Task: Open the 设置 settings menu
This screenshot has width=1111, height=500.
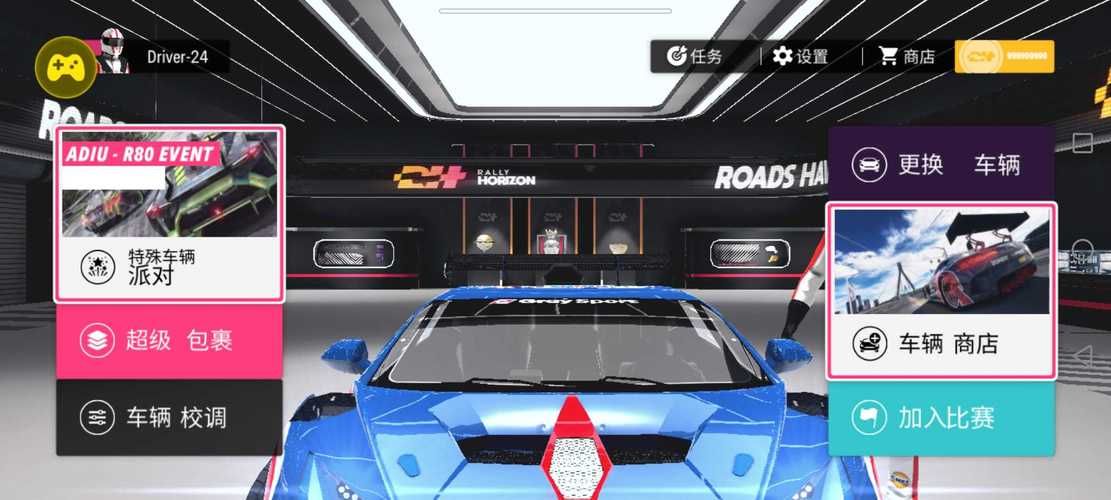Action: click(801, 56)
